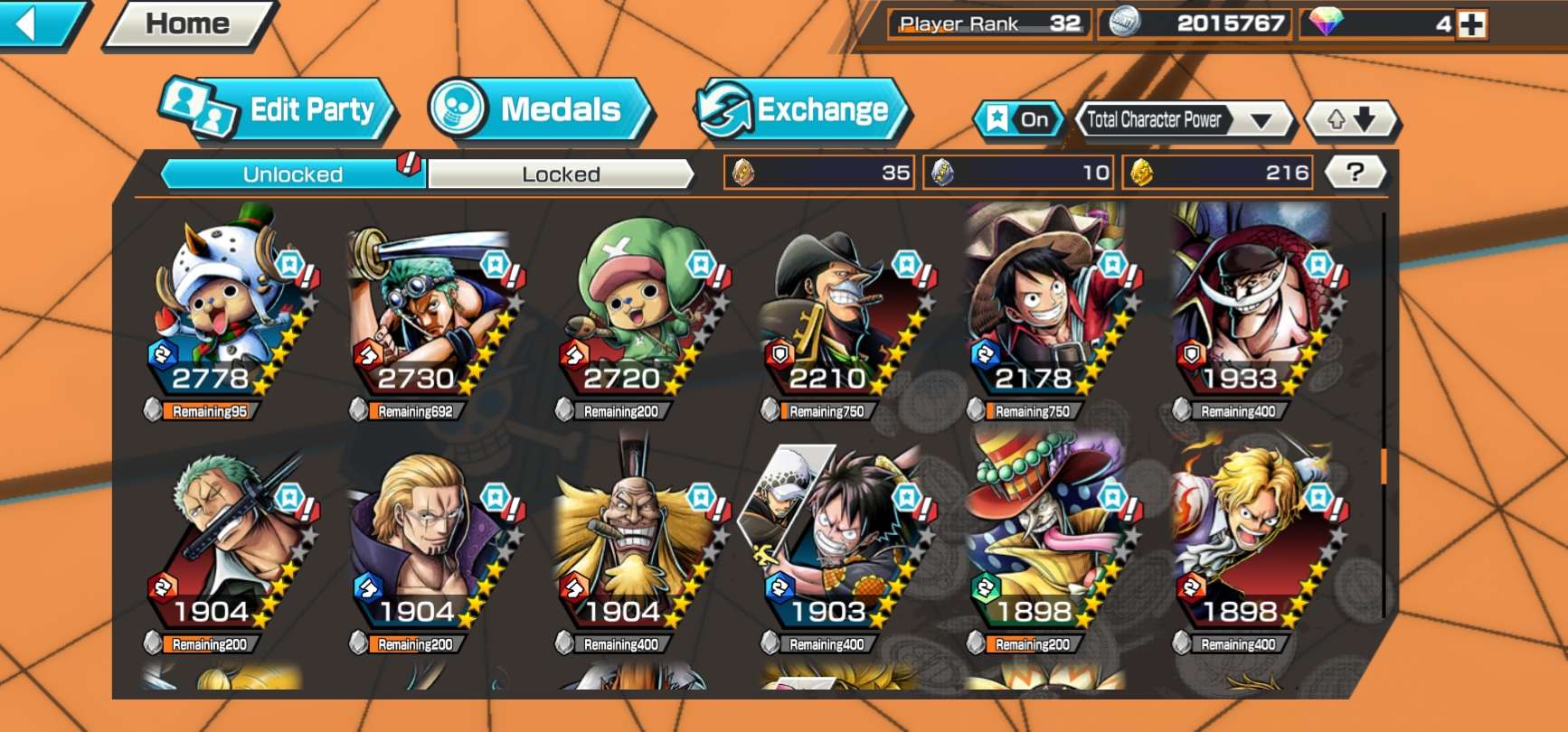The height and width of the screenshot is (732, 1568).
Task: Select the 1898 power blond flame character
Action: pos(1255,542)
